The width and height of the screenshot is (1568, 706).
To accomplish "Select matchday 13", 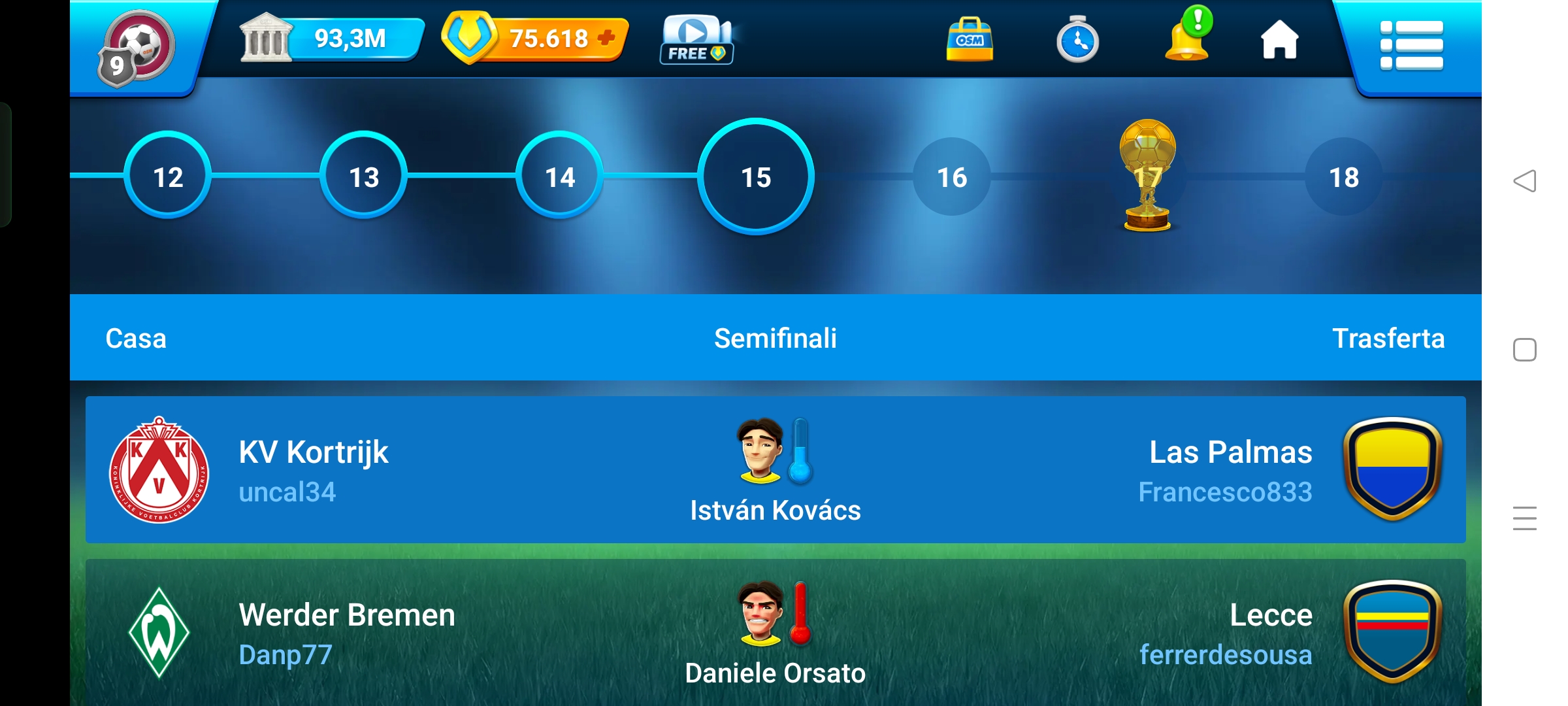I will coord(364,176).
